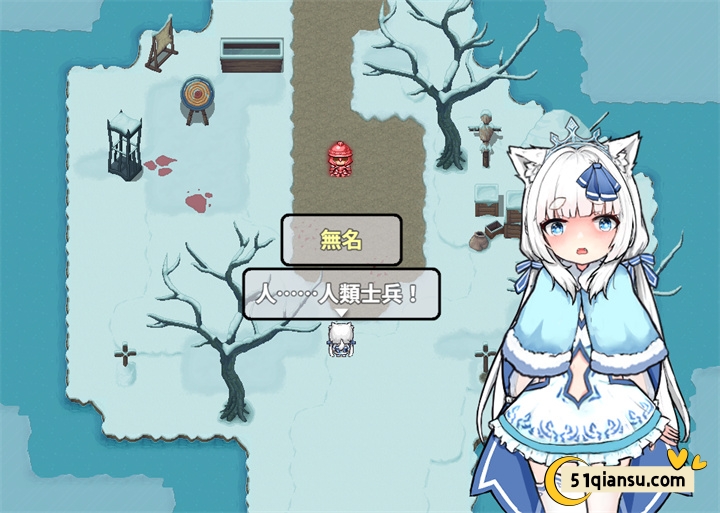
Task: Click the dialogue continue arrow indicator
Action: (x=340, y=313)
